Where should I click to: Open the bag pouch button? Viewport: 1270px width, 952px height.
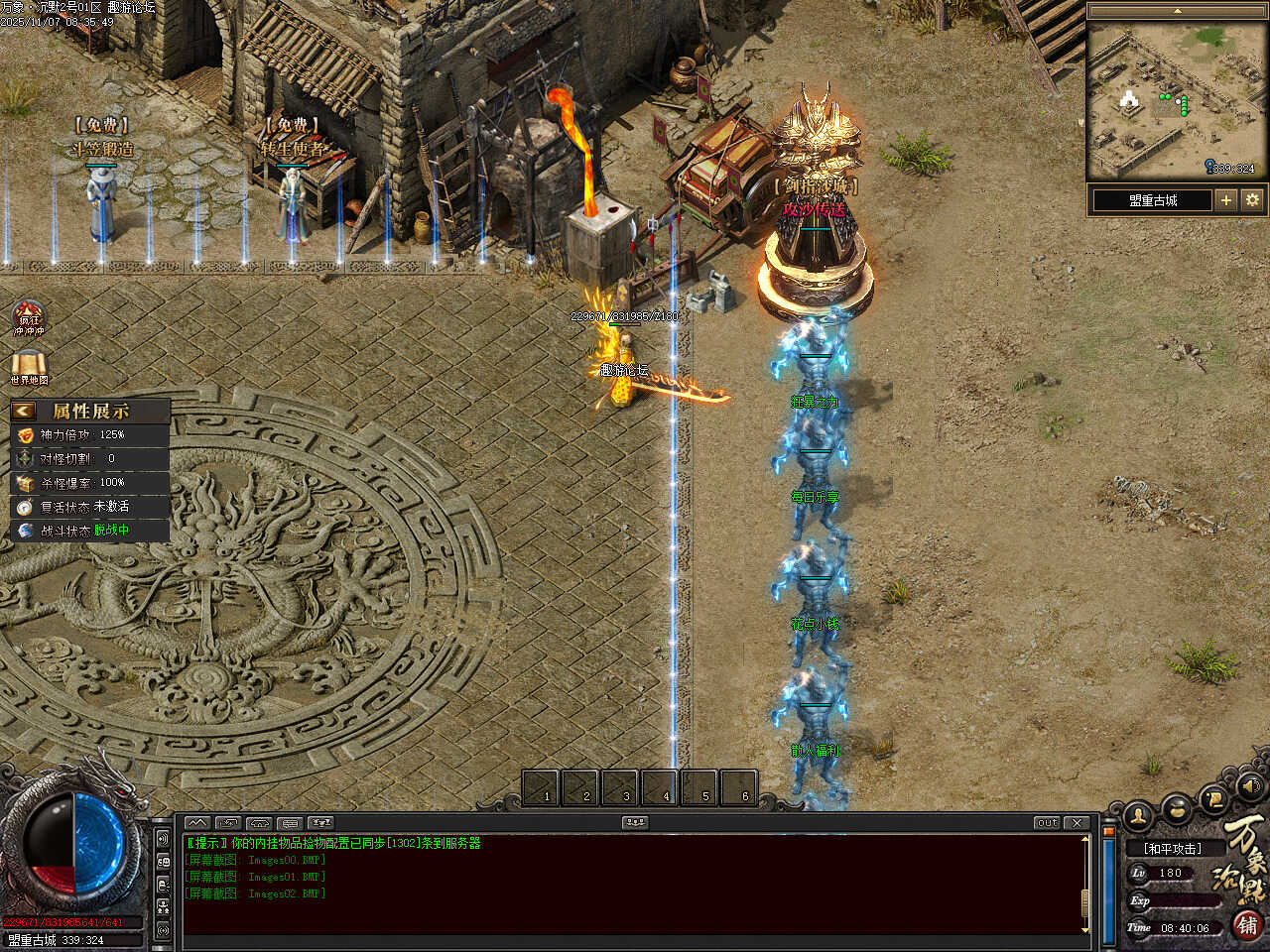pyautogui.click(x=1177, y=807)
